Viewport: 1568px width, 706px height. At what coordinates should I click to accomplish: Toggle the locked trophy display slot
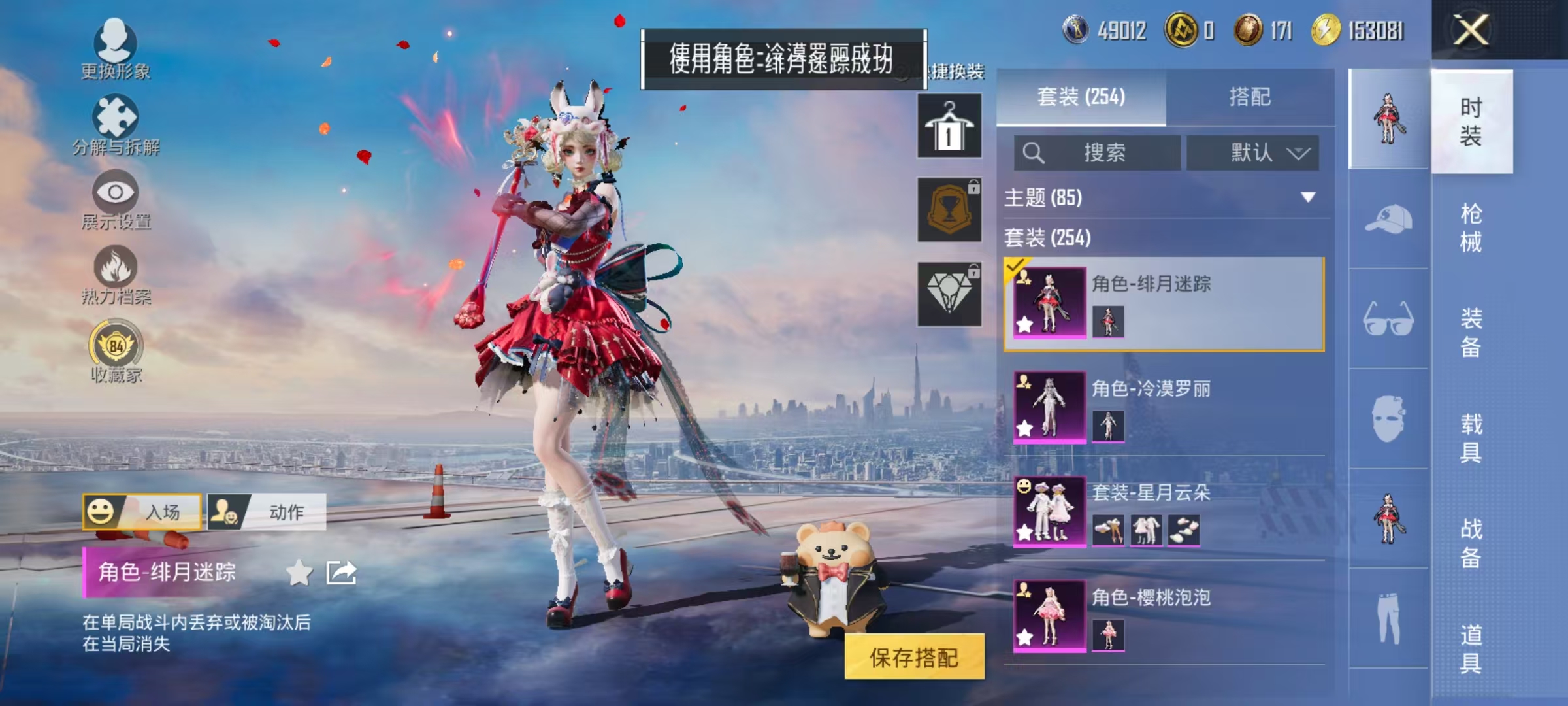tap(949, 209)
